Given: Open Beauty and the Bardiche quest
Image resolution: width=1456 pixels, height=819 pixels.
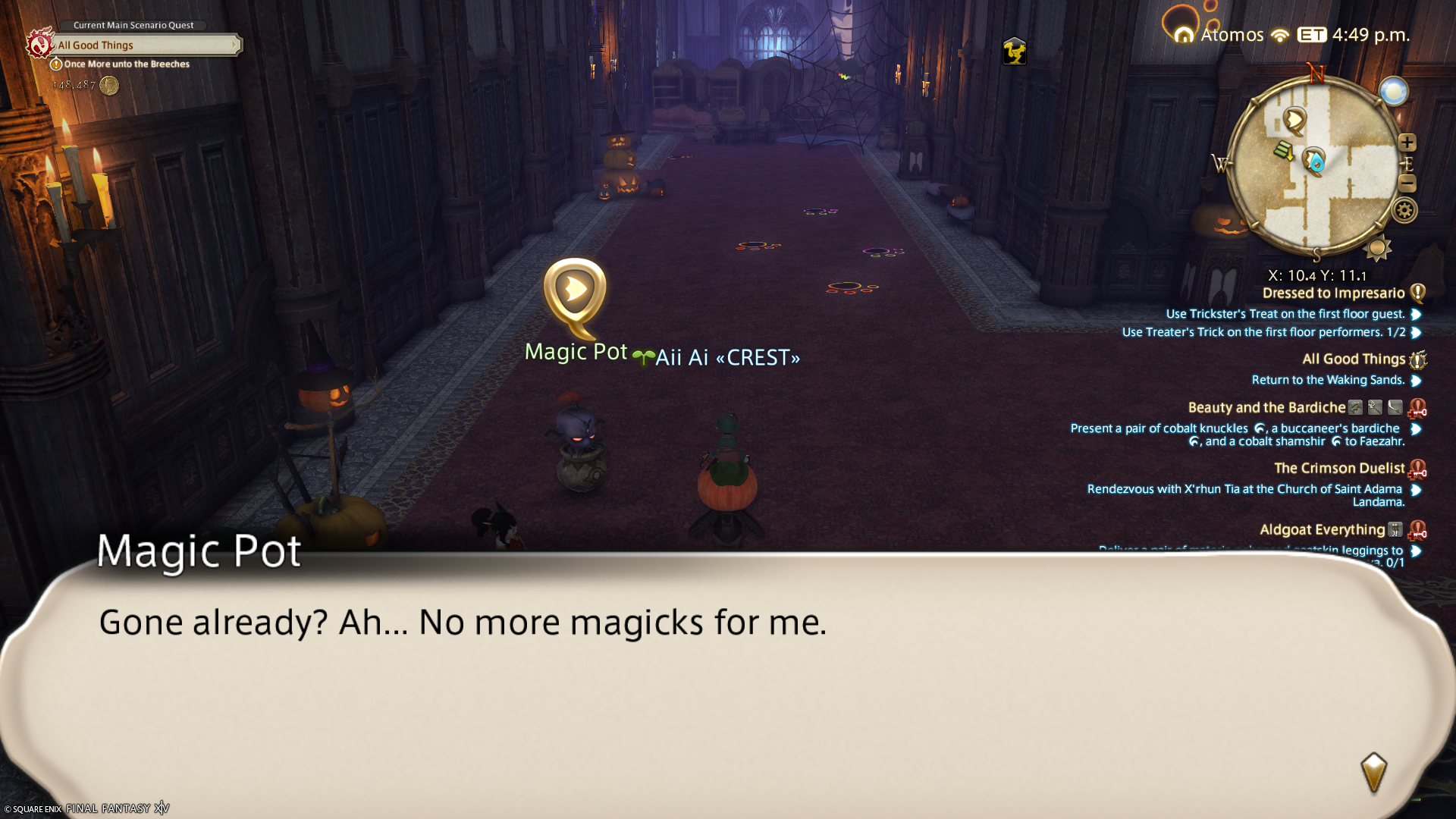Looking at the screenshot, I should click(x=1266, y=408).
